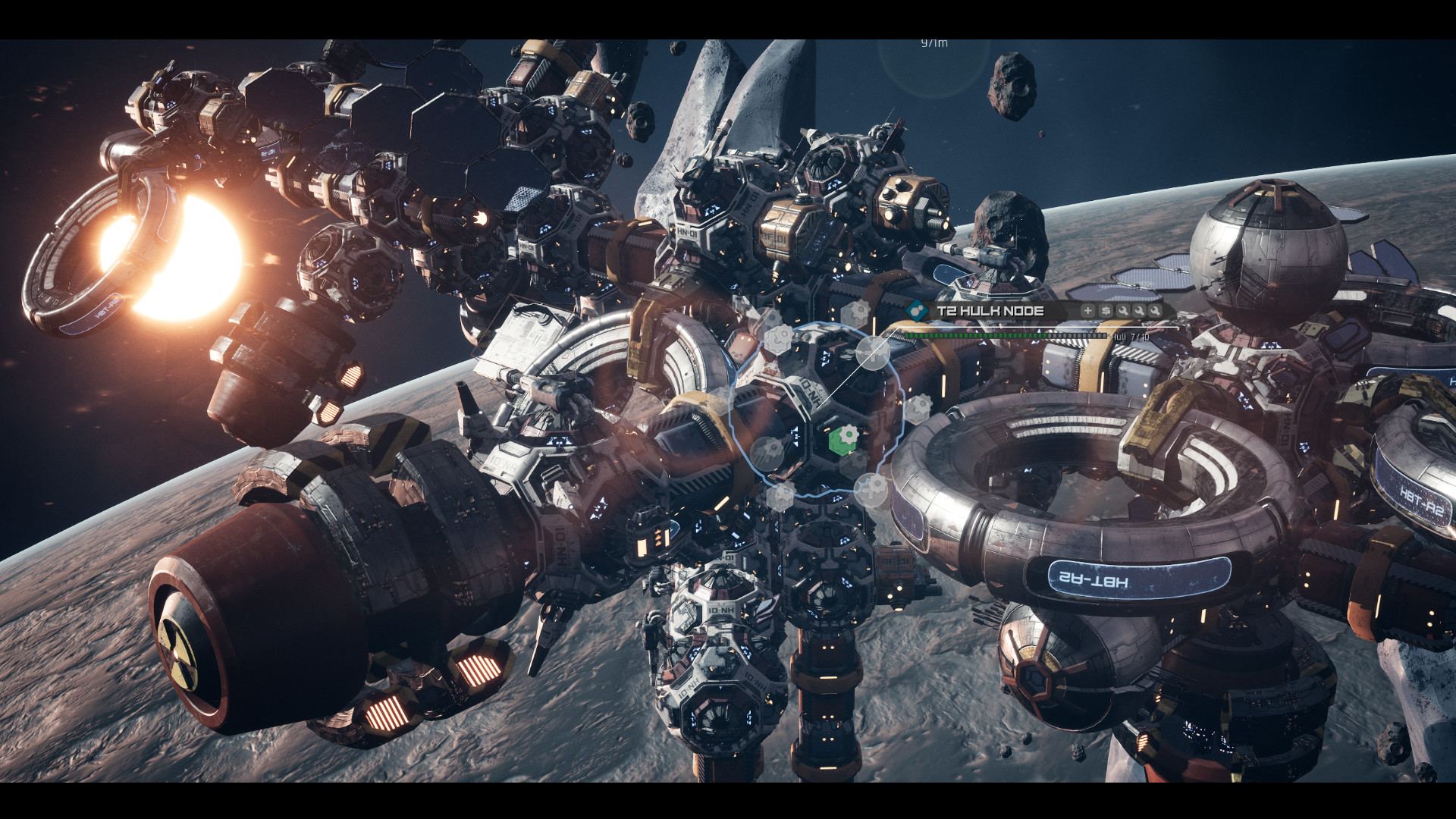Toggle the bottom gear-and-plus attachment socket
Image resolution: width=1456 pixels, height=819 pixels.
(871, 488)
